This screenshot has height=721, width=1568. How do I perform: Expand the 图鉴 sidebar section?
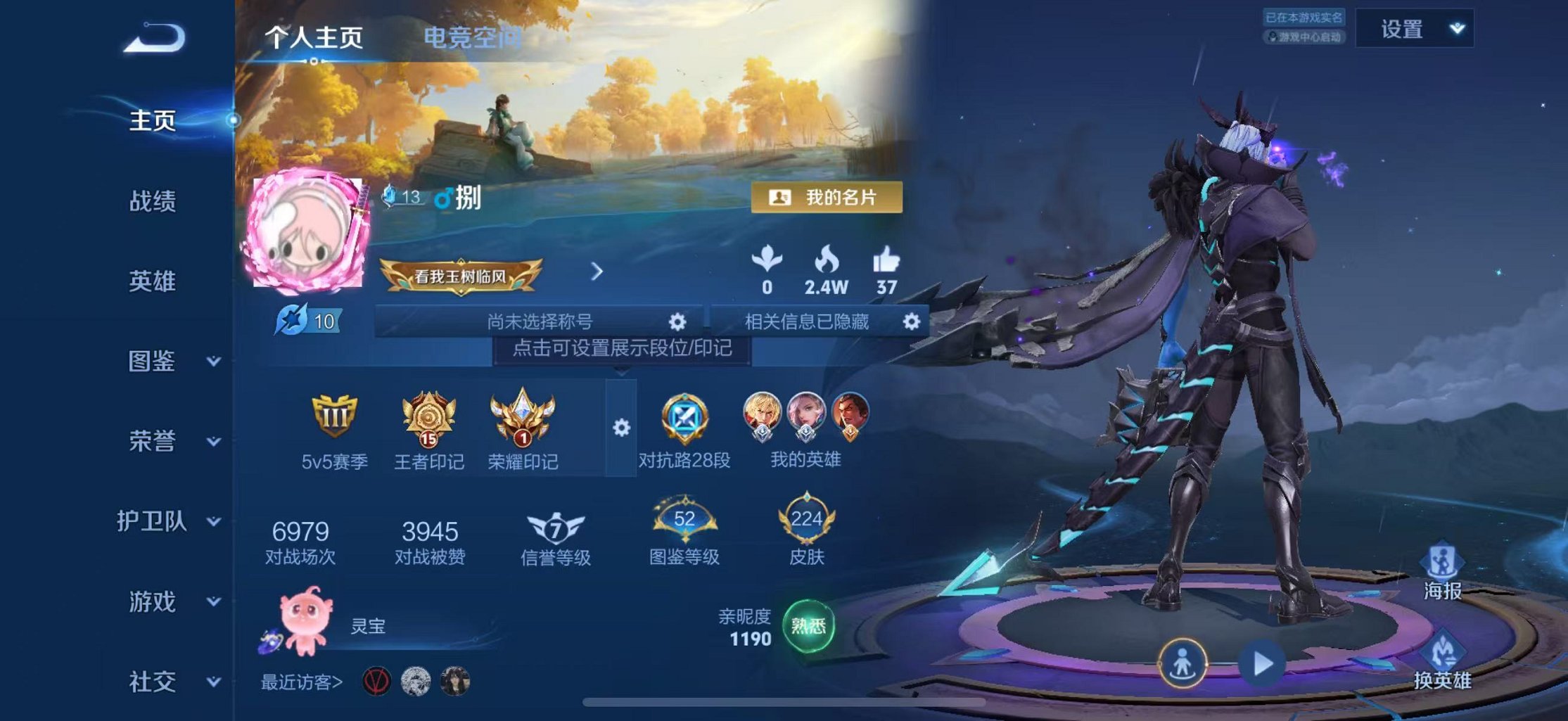pyautogui.click(x=159, y=362)
